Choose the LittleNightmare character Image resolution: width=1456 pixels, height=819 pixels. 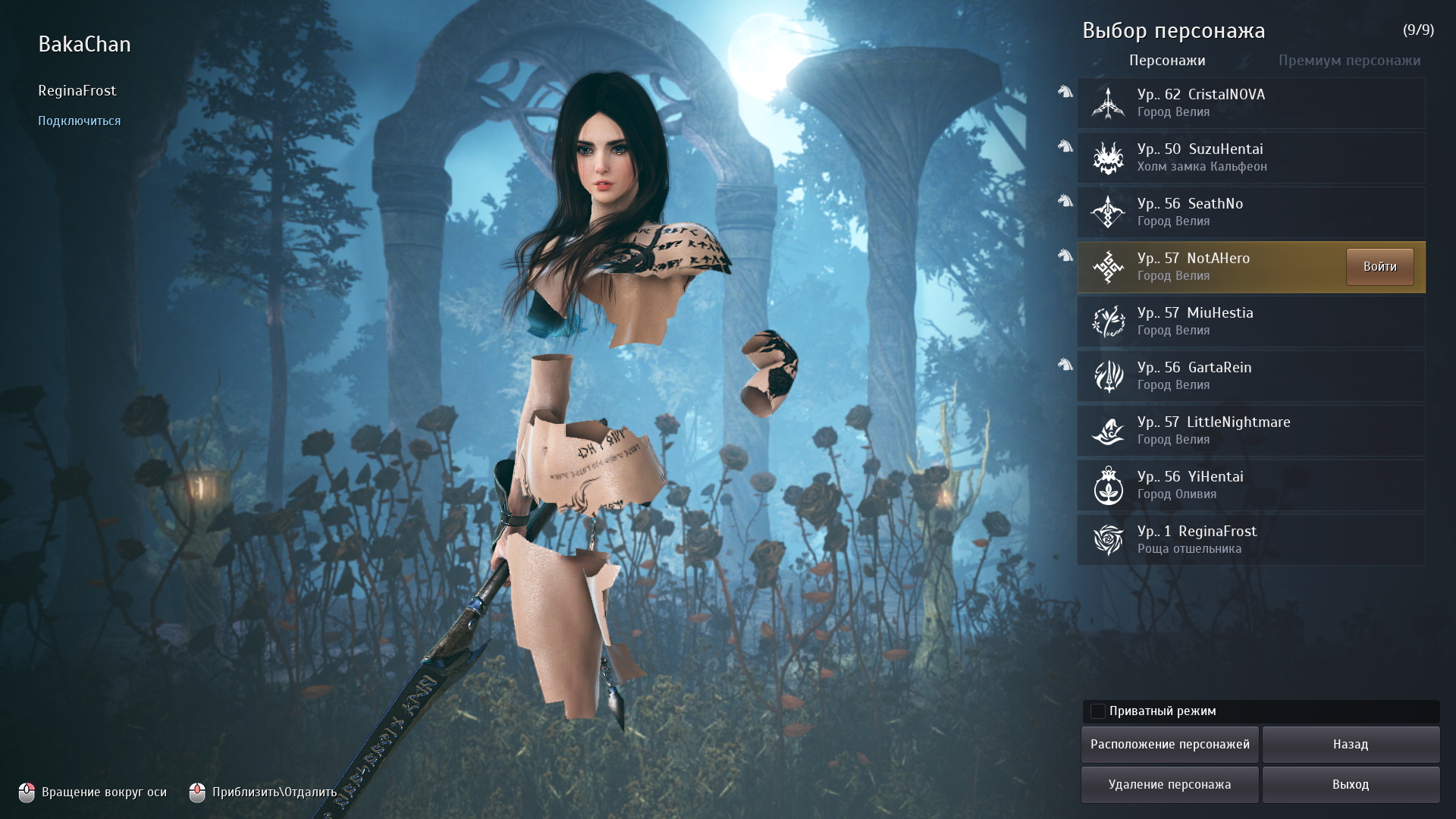point(1250,431)
